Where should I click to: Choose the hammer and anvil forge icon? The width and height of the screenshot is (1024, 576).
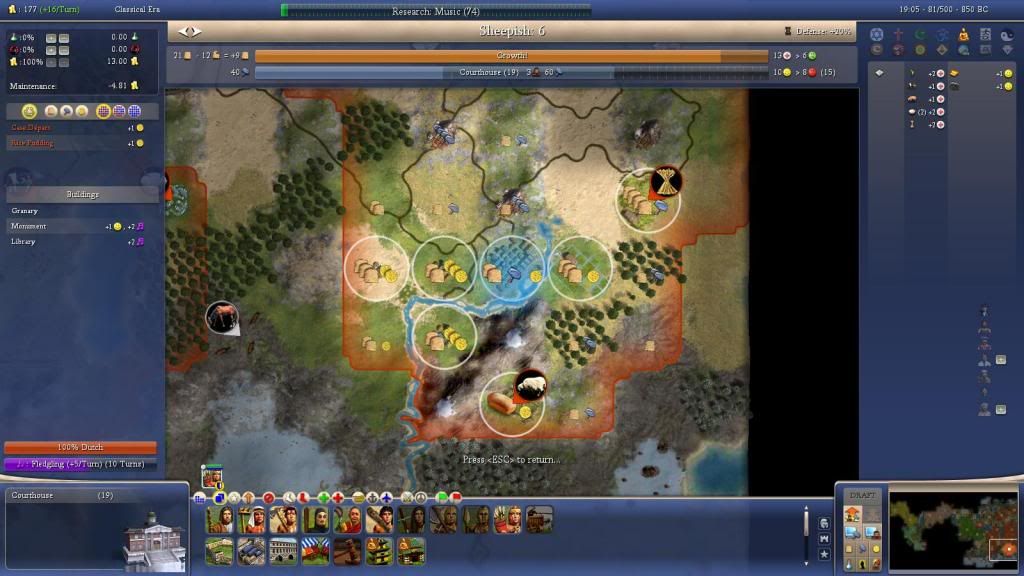point(345,551)
